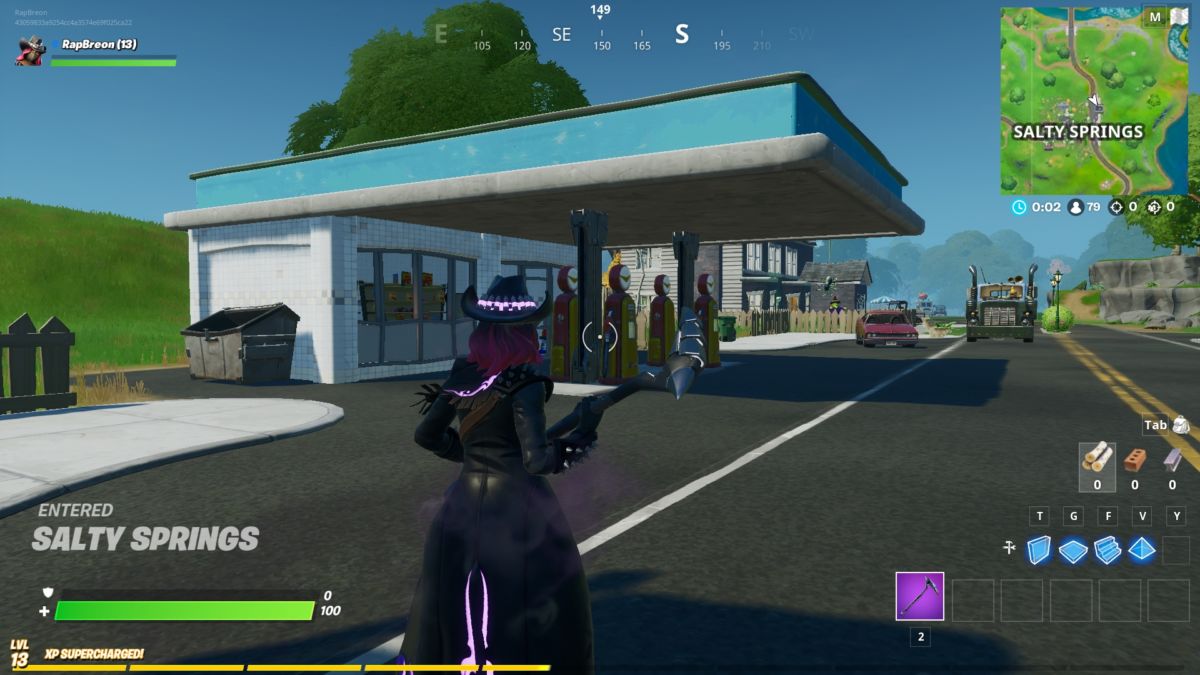1200x675 pixels.
Task: Open the inventory backpack icon
Action: tap(1180, 425)
